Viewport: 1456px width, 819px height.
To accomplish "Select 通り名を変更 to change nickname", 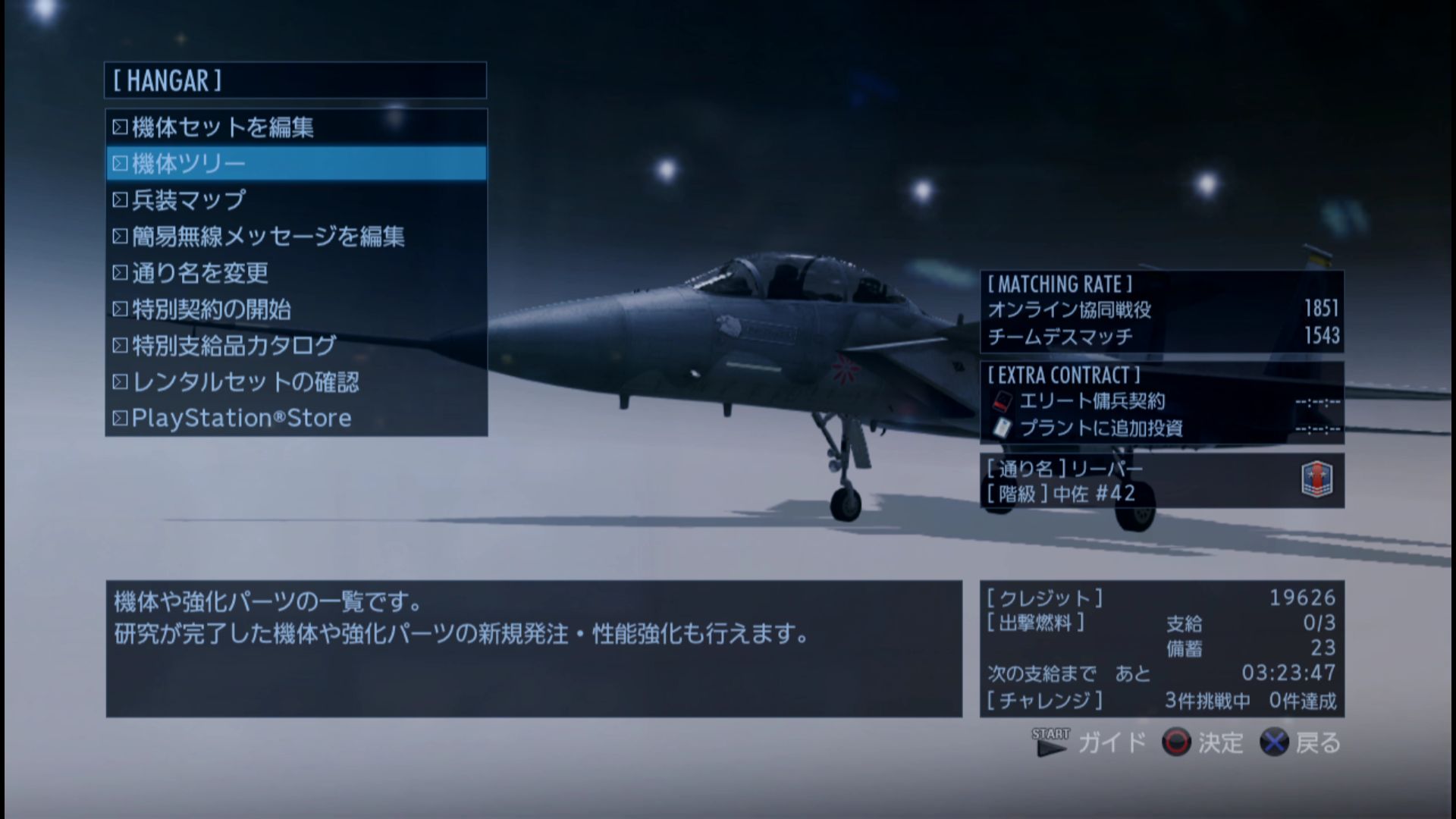I will tap(296, 273).
